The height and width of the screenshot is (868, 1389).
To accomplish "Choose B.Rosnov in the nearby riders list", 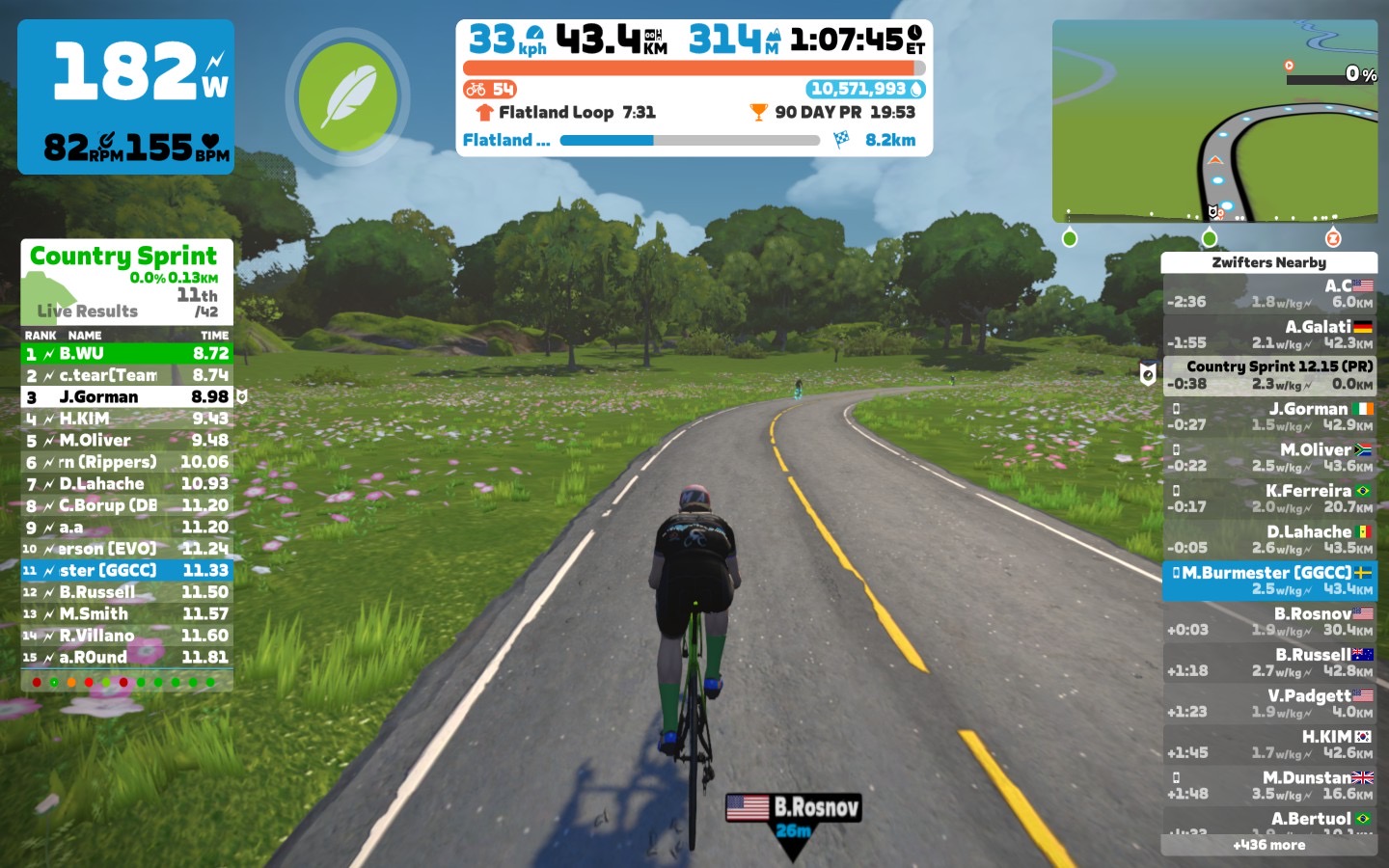I will click(1268, 621).
